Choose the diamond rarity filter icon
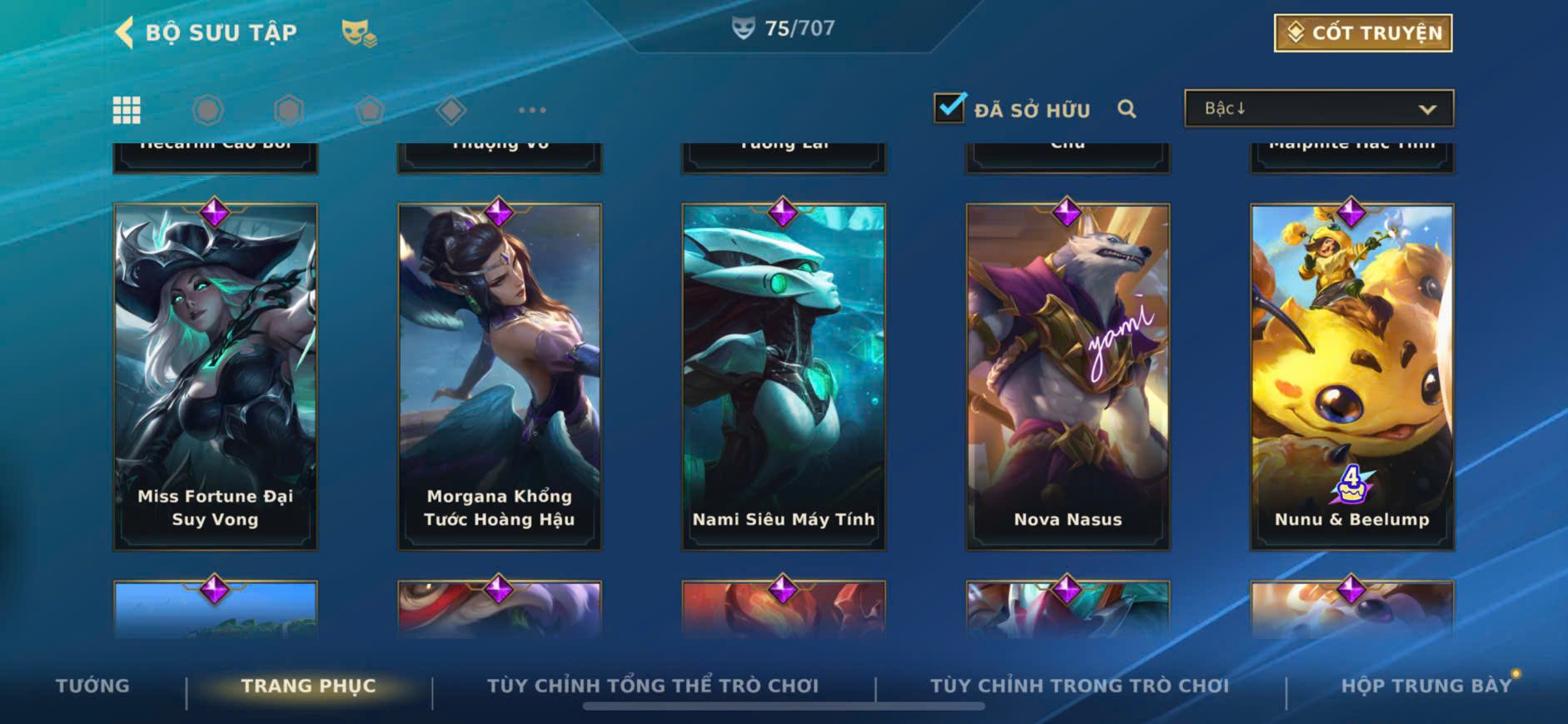This screenshot has width=1568, height=724. click(x=450, y=110)
